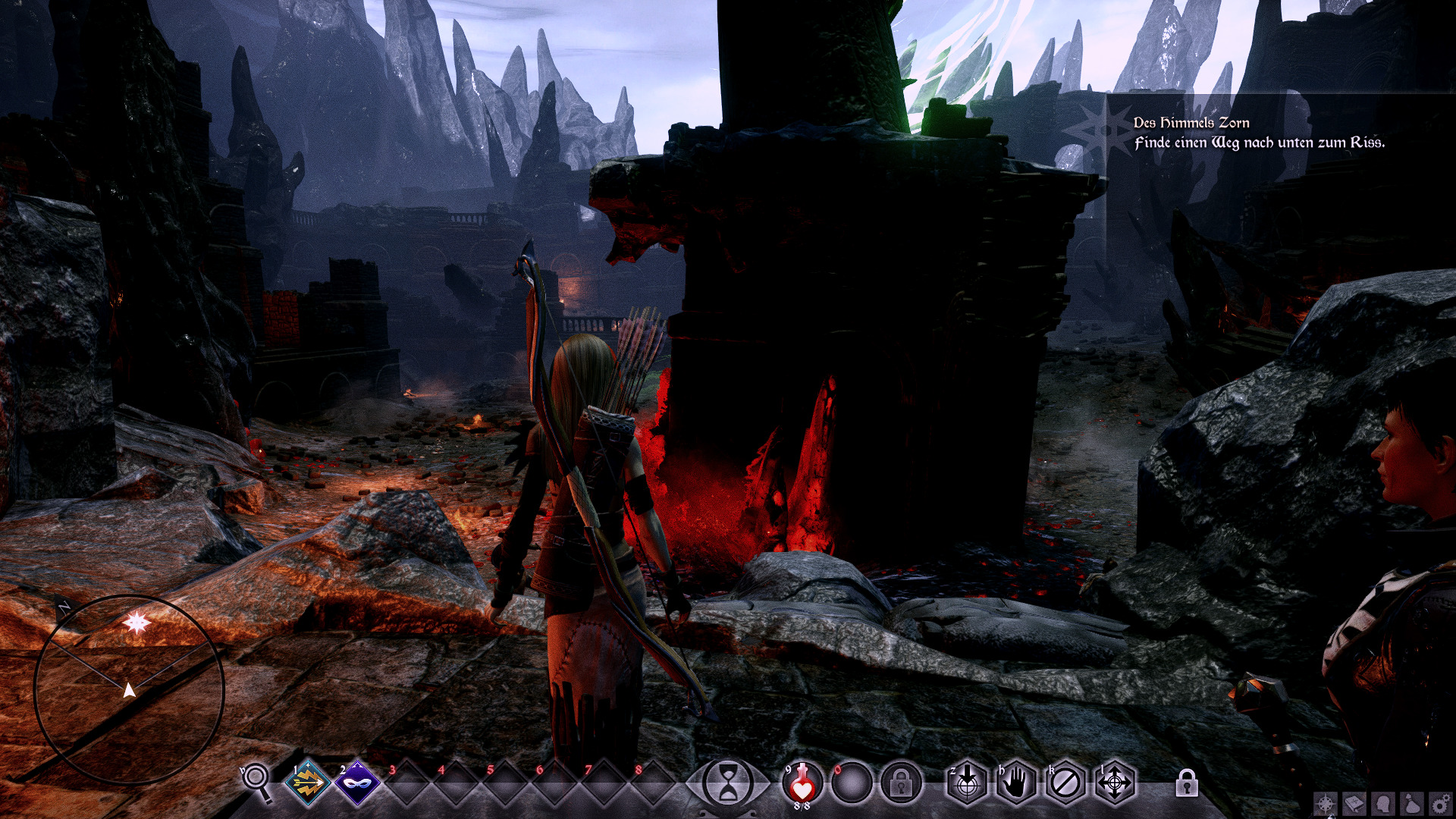
Task: Show the character record head icon
Action: tap(1383, 804)
